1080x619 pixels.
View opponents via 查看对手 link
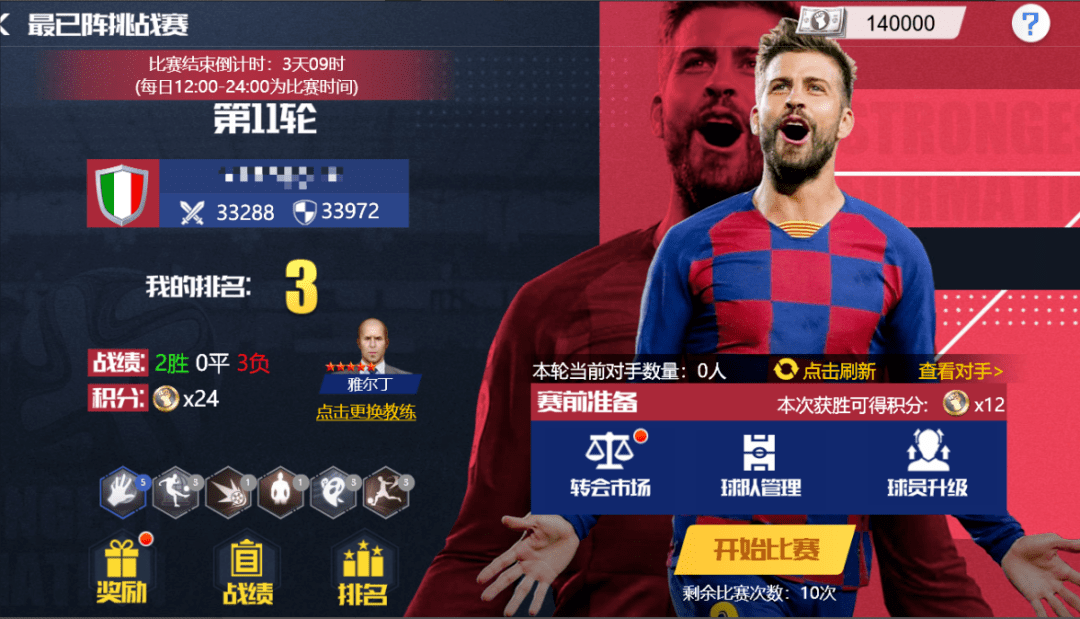(x=960, y=371)
